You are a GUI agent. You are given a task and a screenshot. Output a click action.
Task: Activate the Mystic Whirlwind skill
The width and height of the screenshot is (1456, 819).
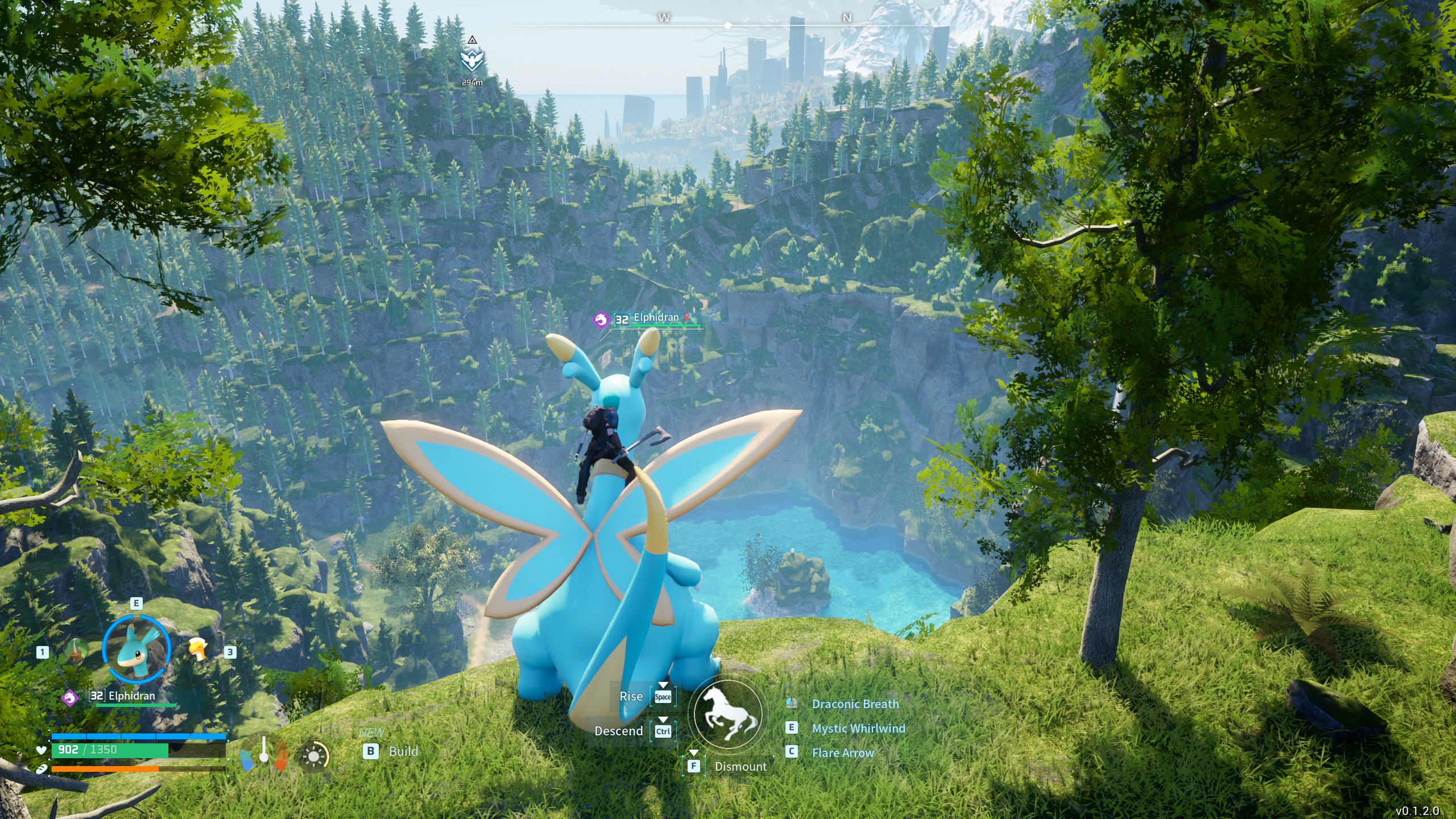858,729
